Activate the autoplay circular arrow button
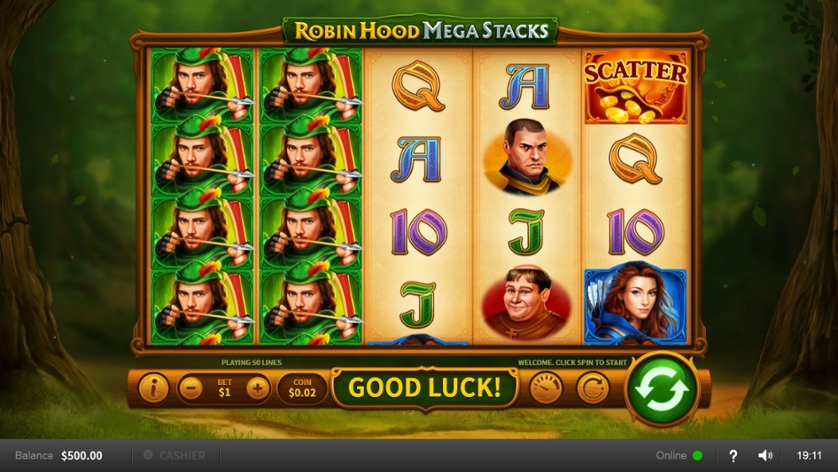838x472 pixels. (x=592, y=388)
